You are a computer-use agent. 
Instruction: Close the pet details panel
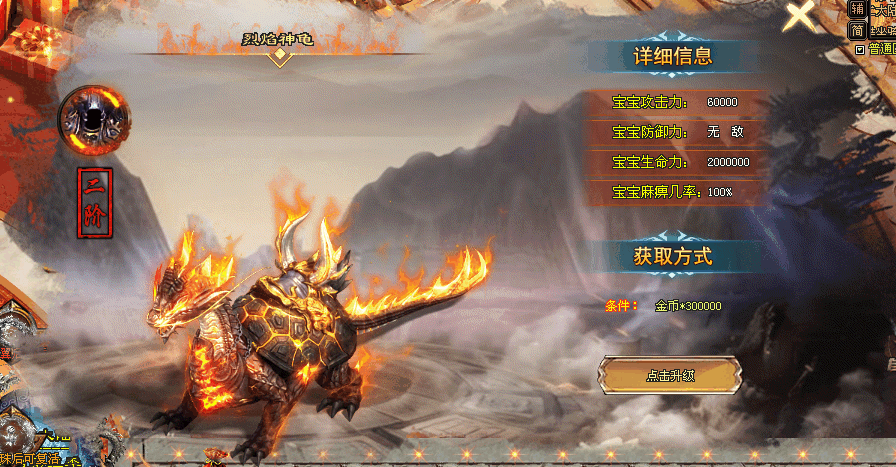pyautogui.click(x=800, y=17)
